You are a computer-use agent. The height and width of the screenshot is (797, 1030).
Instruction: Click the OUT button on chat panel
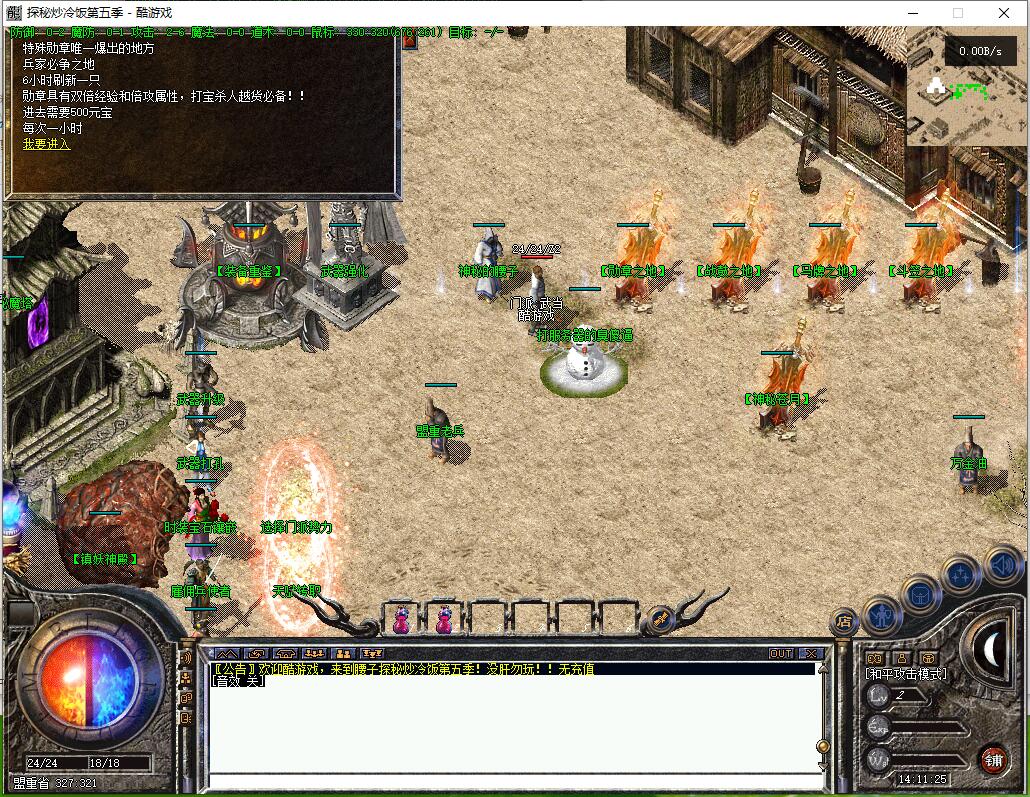(781, 653)
